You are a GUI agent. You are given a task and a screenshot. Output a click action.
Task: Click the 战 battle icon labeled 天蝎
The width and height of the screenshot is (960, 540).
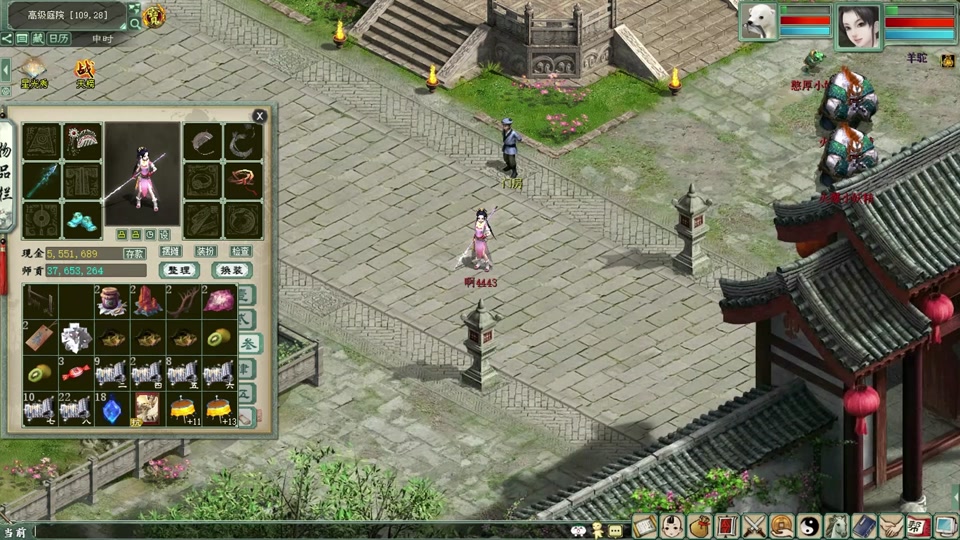pyautogui.click(x=86, y=69)
